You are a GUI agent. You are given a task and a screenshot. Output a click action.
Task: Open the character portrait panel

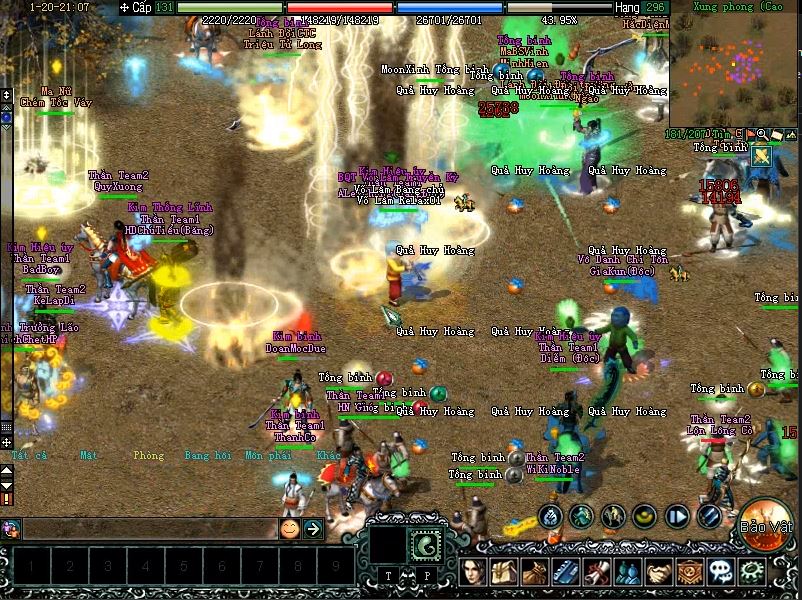(x=474, y=573)
